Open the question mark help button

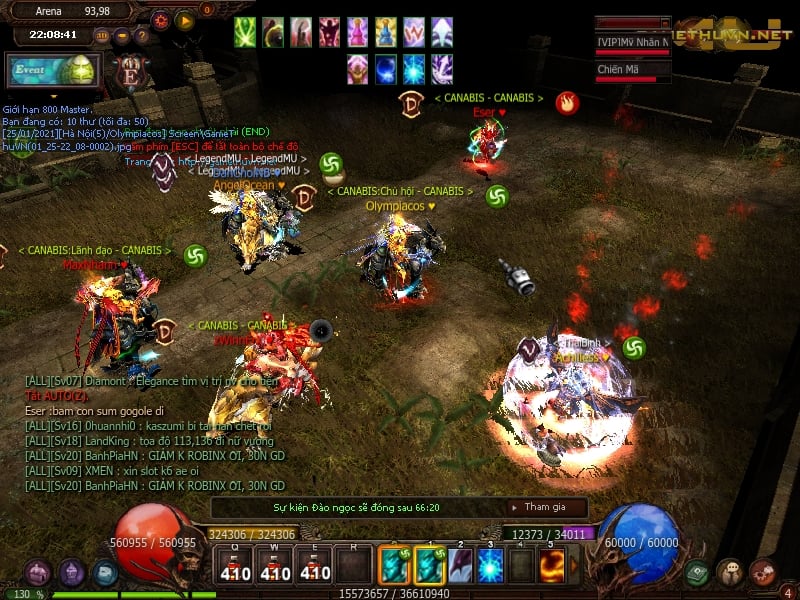pos(140,36)
